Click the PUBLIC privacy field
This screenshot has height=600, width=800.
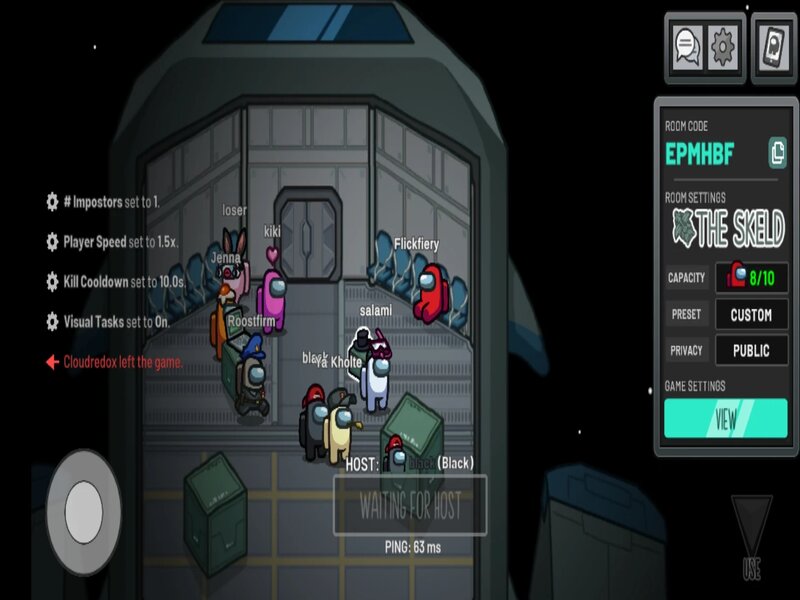pos(751,350)
